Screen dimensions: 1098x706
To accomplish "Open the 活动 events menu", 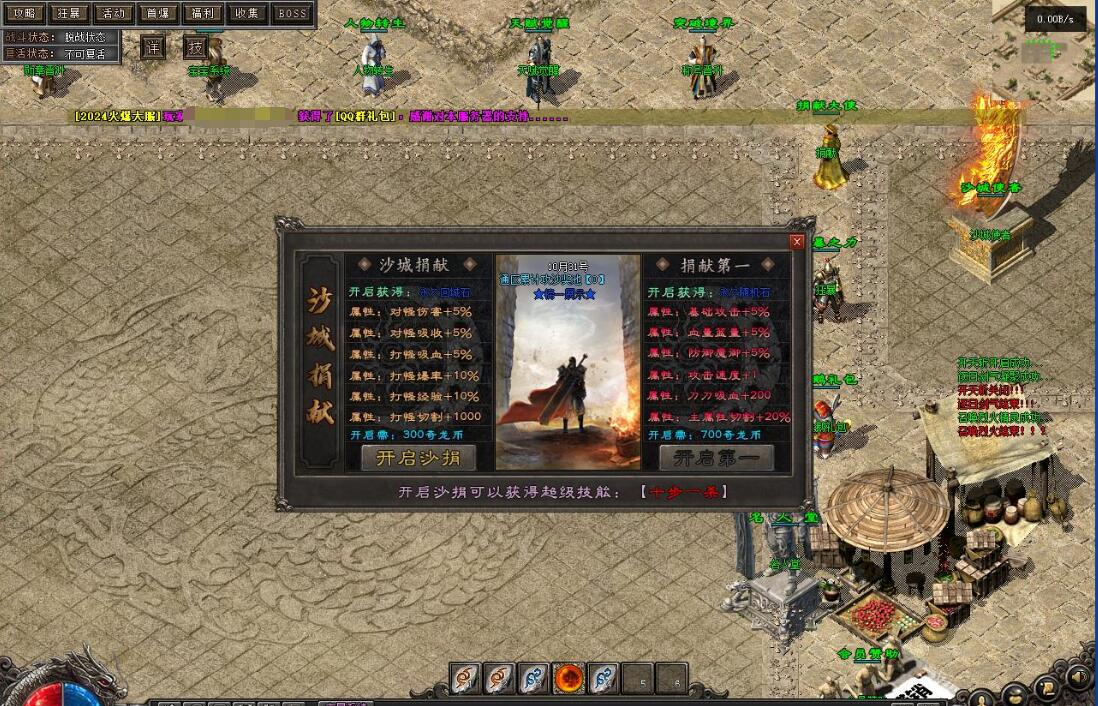I will pyautogui.click(x=114, y=13).
